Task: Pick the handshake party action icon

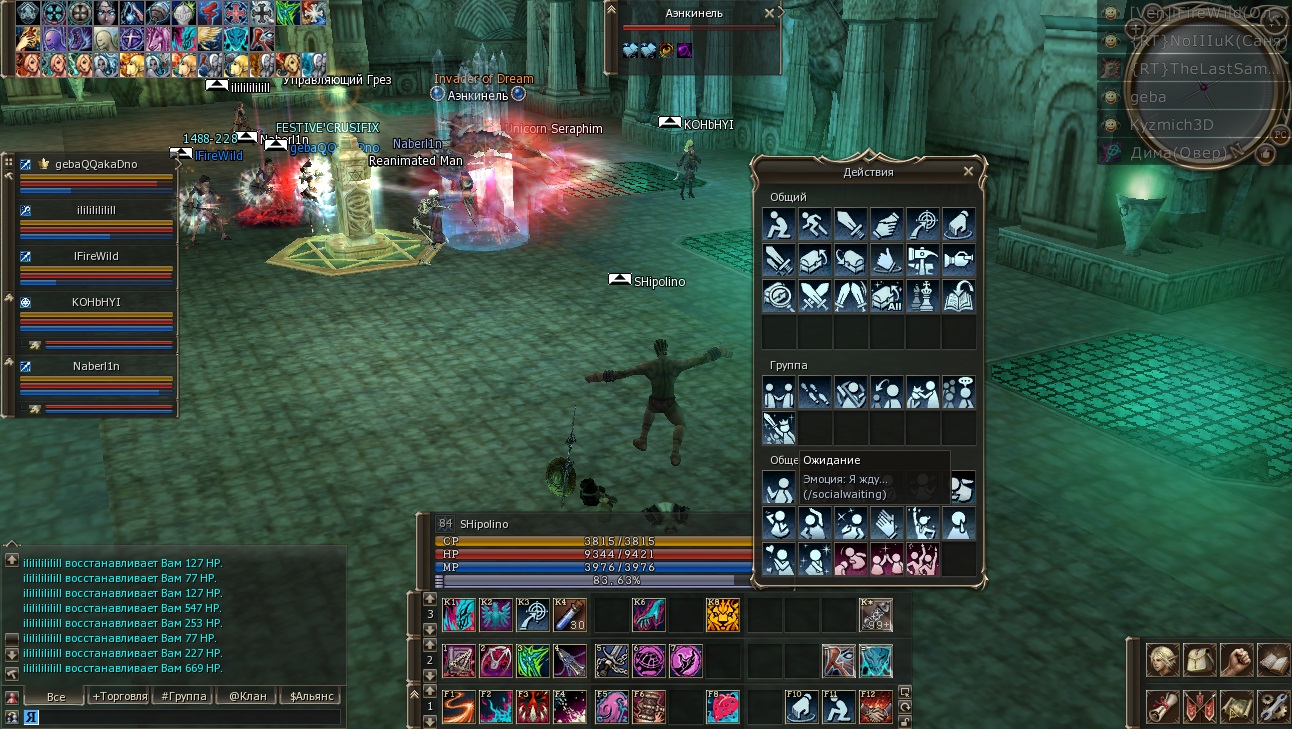Action: [x=779, y=392]
